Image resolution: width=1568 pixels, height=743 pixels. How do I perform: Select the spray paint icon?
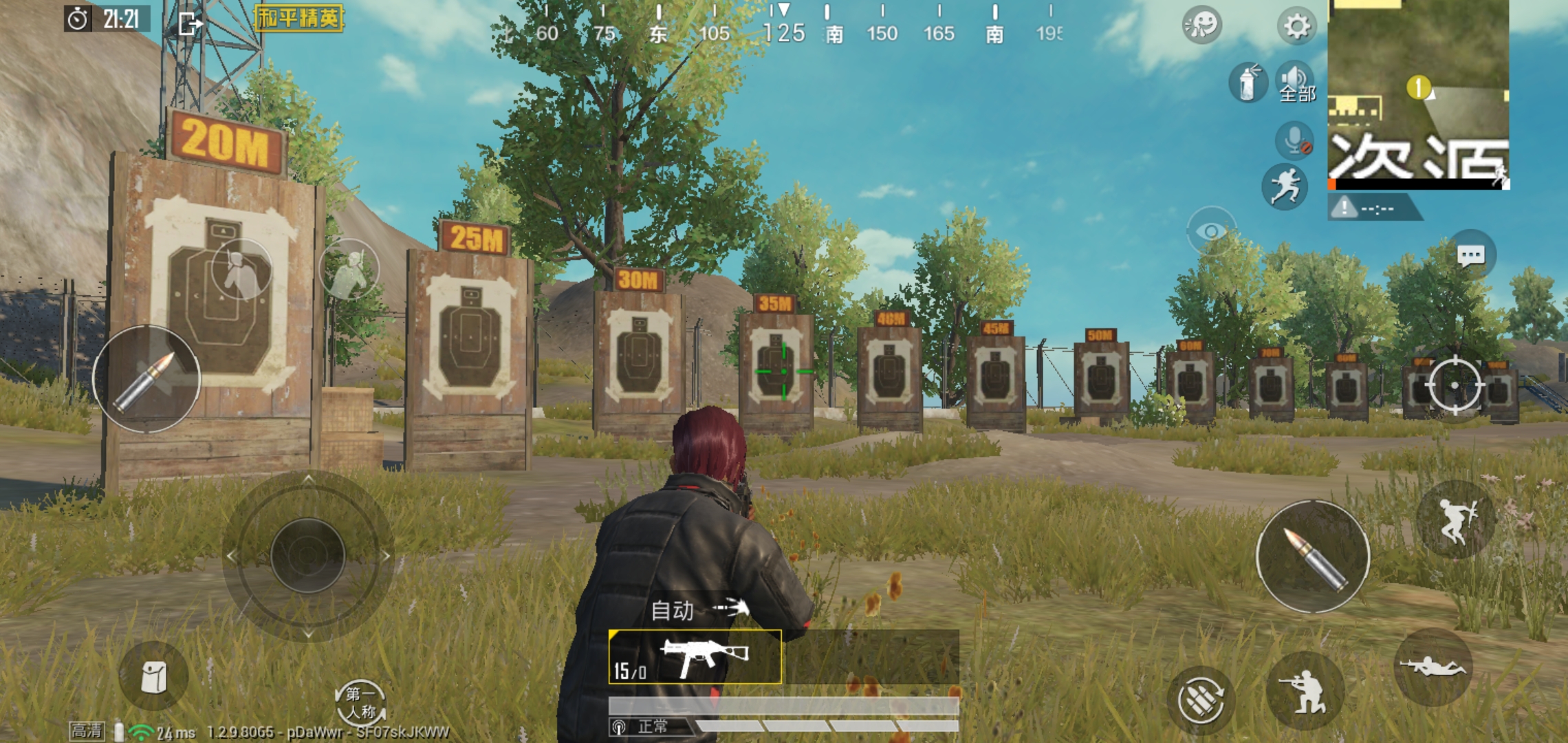[1250, 82]
